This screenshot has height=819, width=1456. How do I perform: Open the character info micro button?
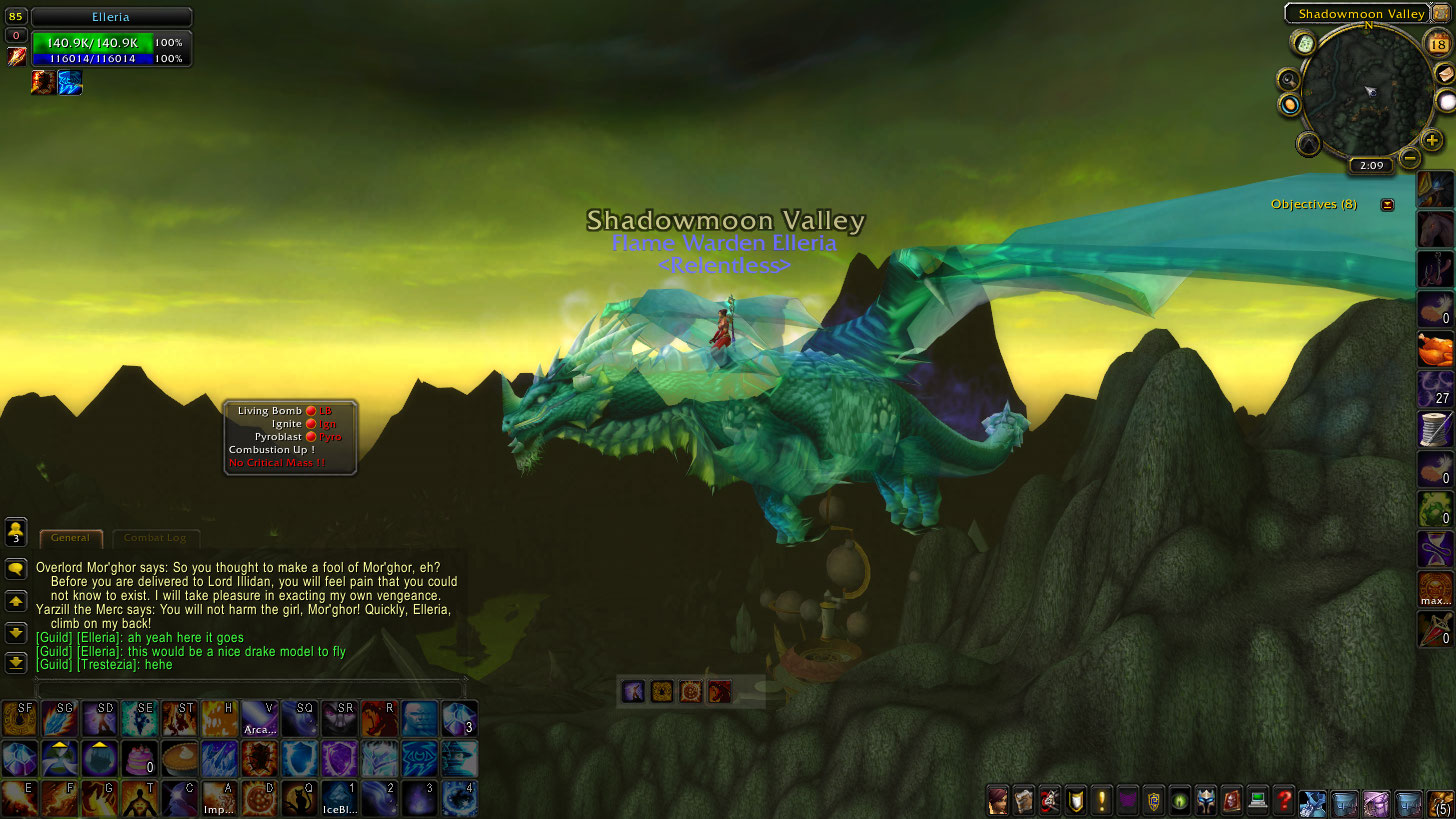(998, 800)
